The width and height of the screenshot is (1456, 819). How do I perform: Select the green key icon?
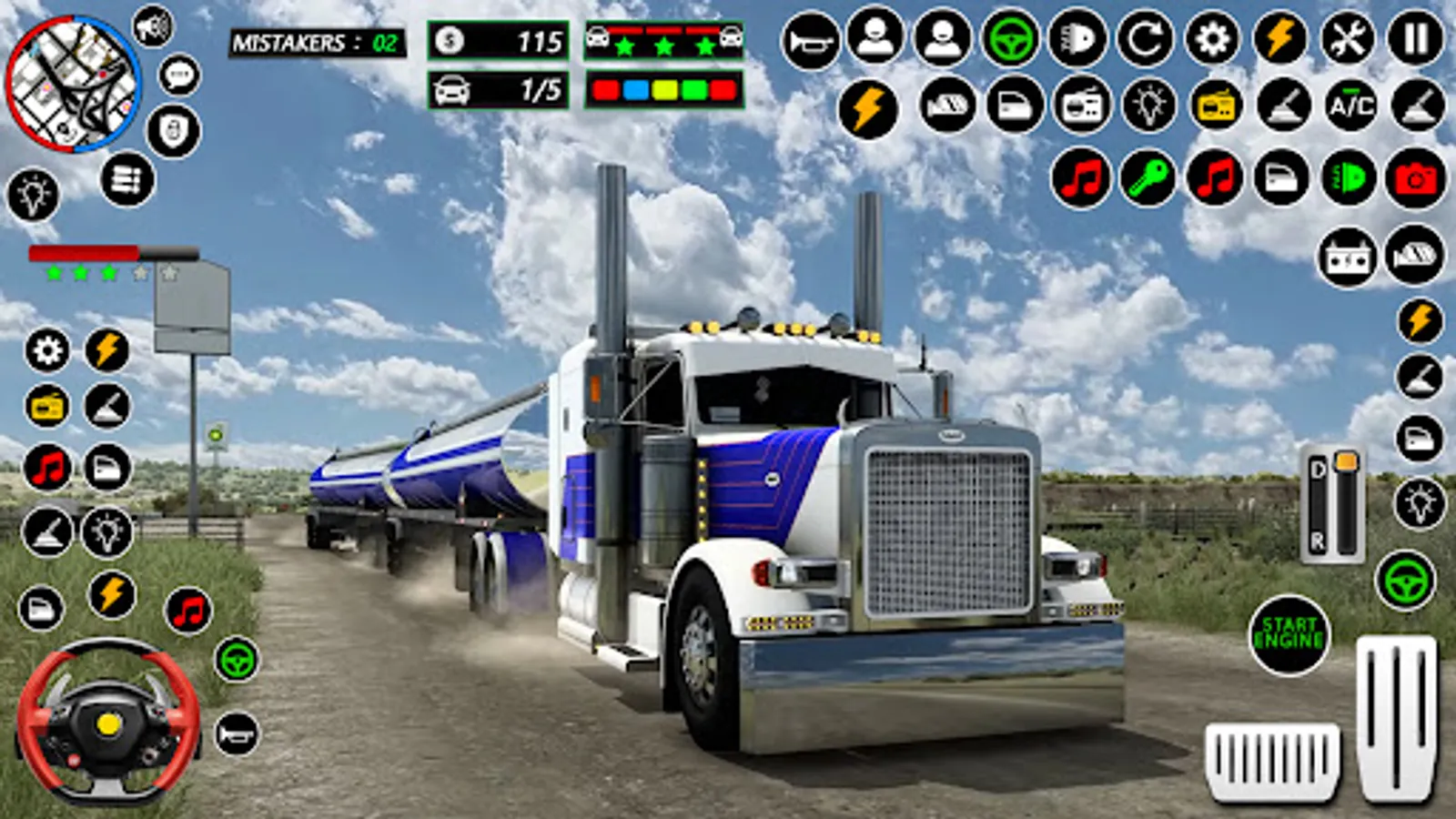(1148, 177)
